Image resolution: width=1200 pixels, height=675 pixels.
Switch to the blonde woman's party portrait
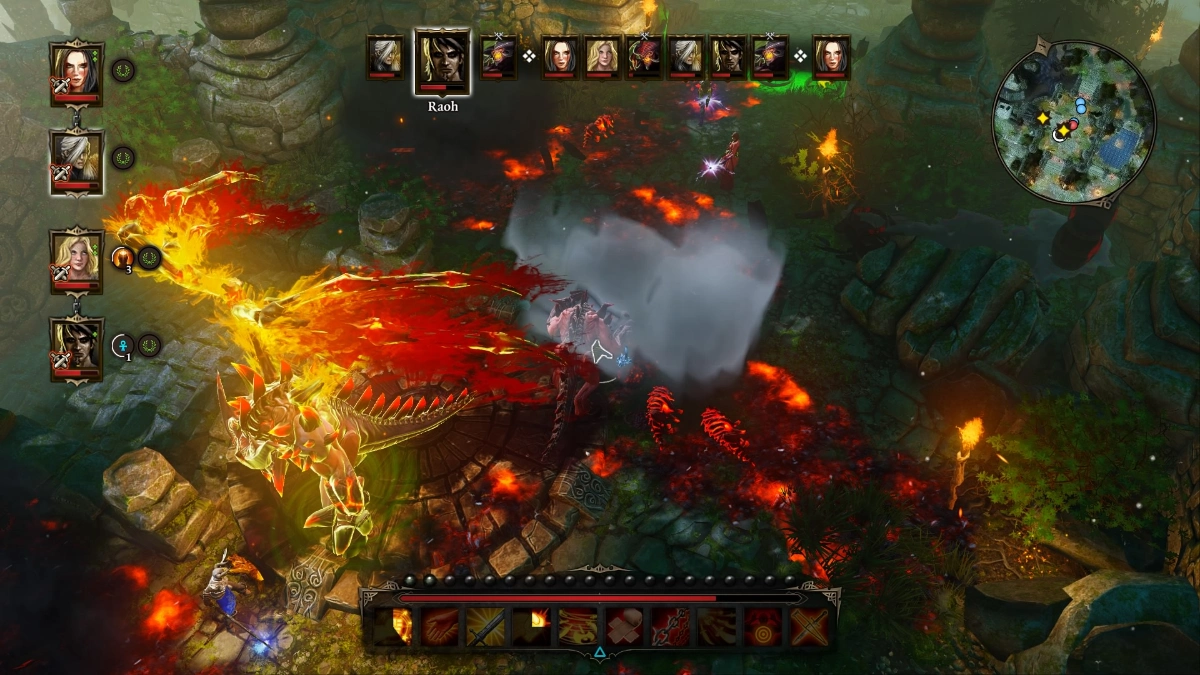click(76, 260)
